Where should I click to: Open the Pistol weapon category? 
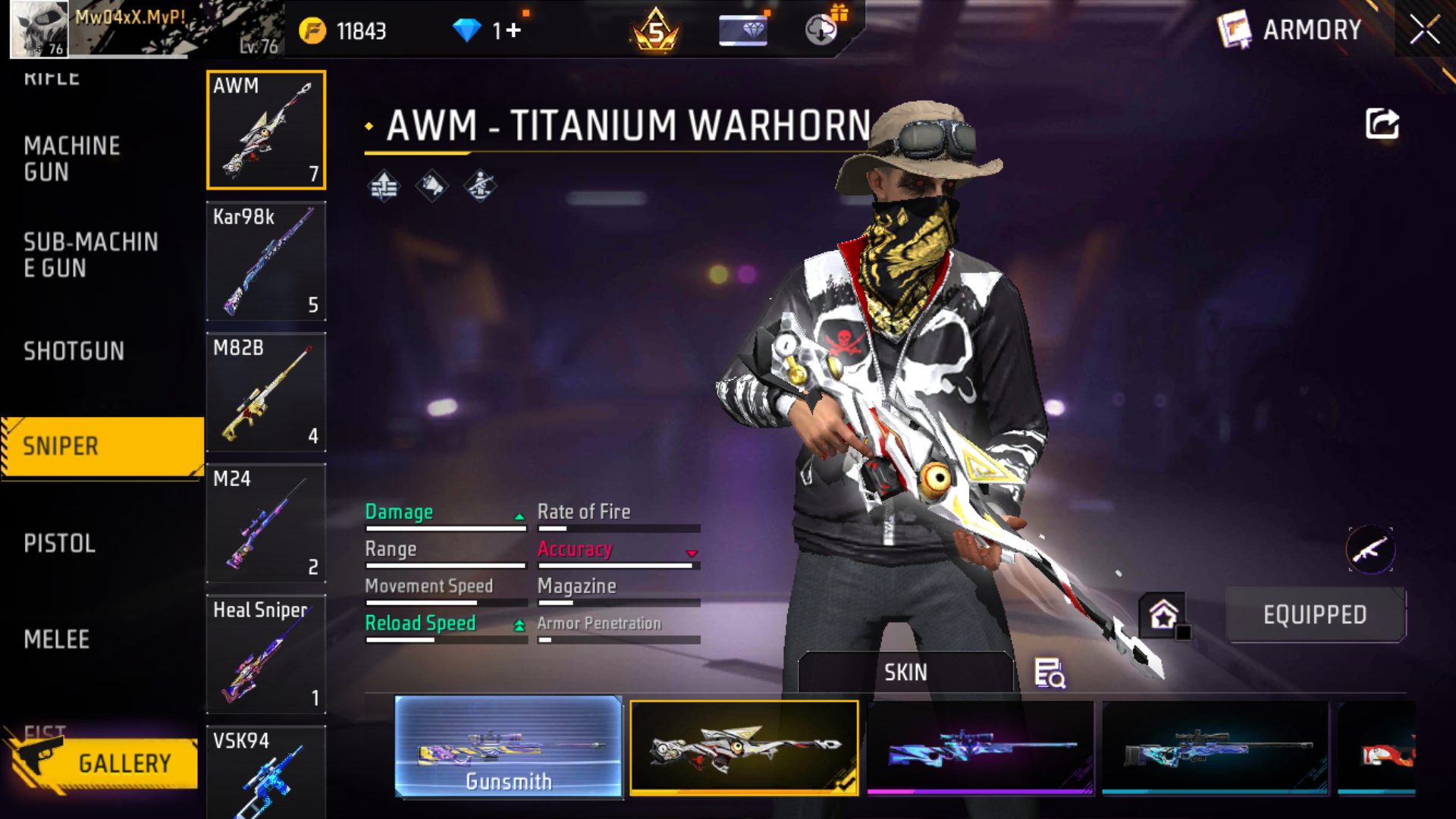point(59,543)
